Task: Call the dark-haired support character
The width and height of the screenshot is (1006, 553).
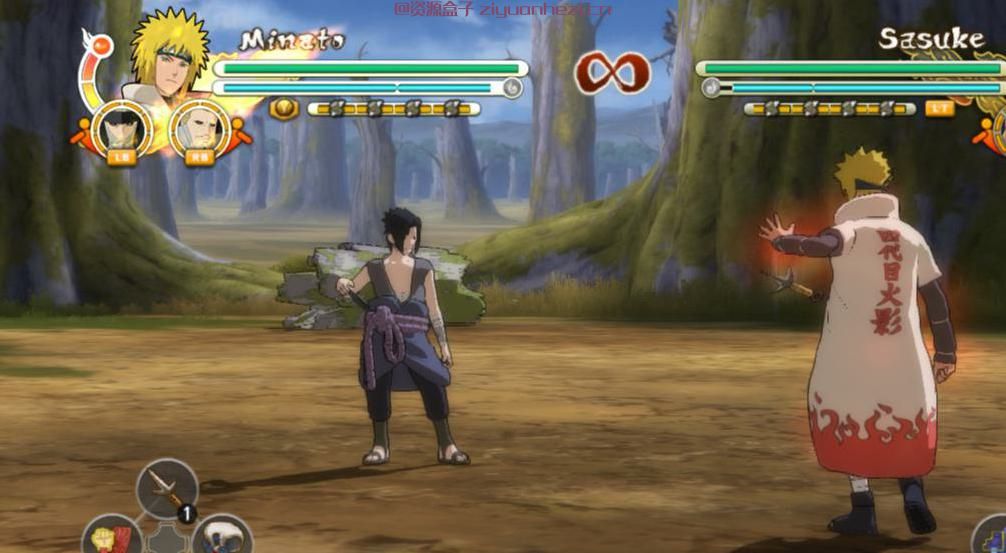Action: click(x=122, y=130)
